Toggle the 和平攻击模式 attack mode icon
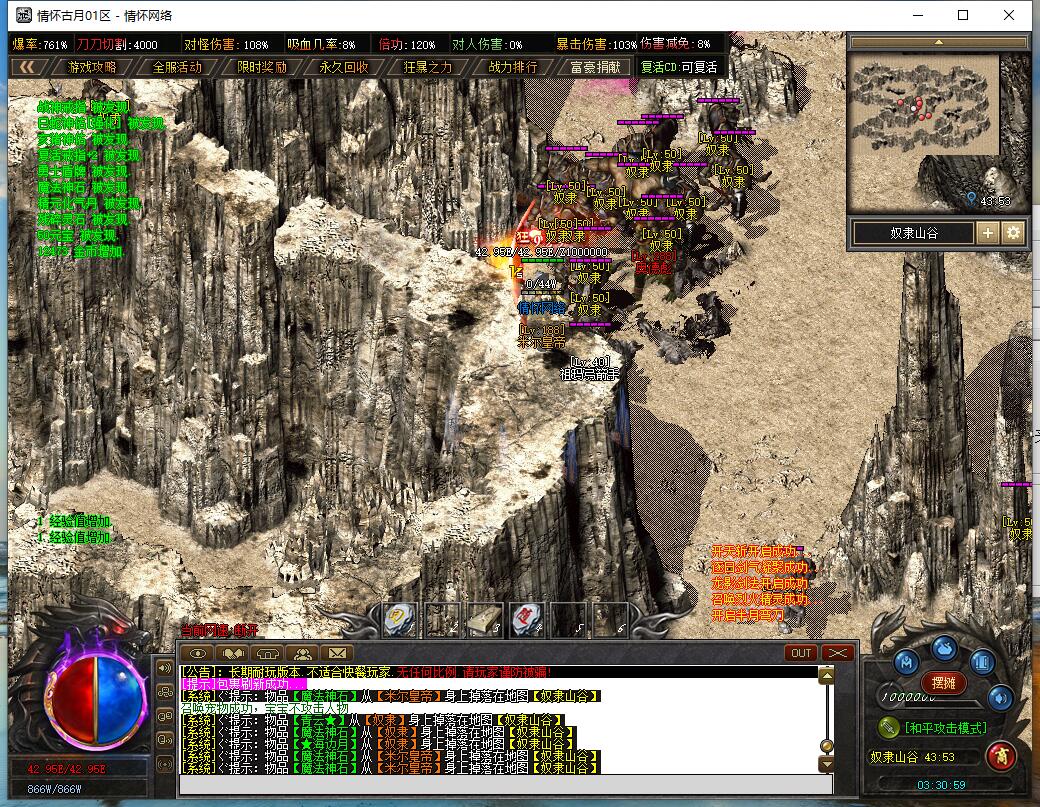This screenshot has height=807, width=1040. click(x=888, y=727)
